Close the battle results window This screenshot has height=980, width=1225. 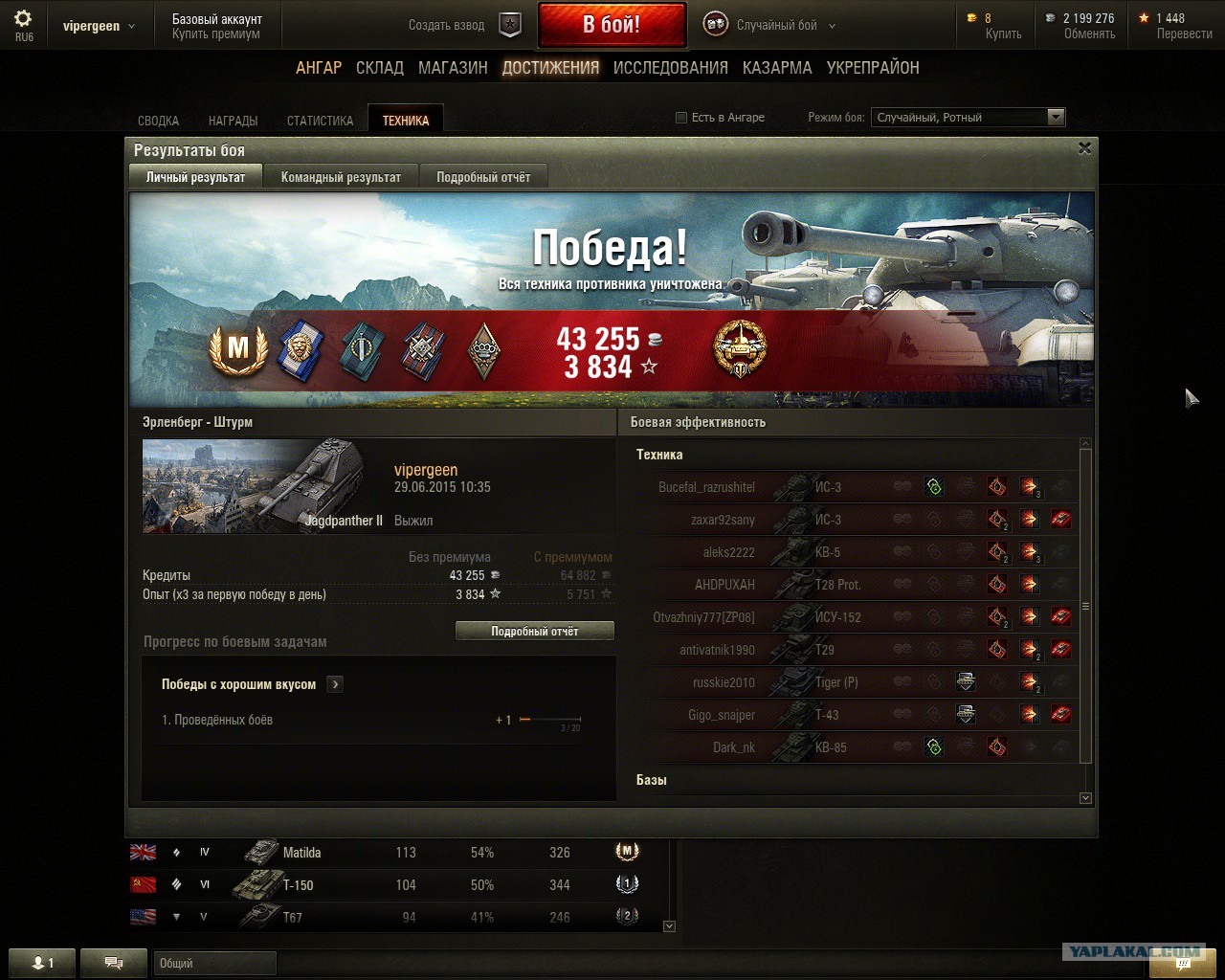pos(1084,148)
